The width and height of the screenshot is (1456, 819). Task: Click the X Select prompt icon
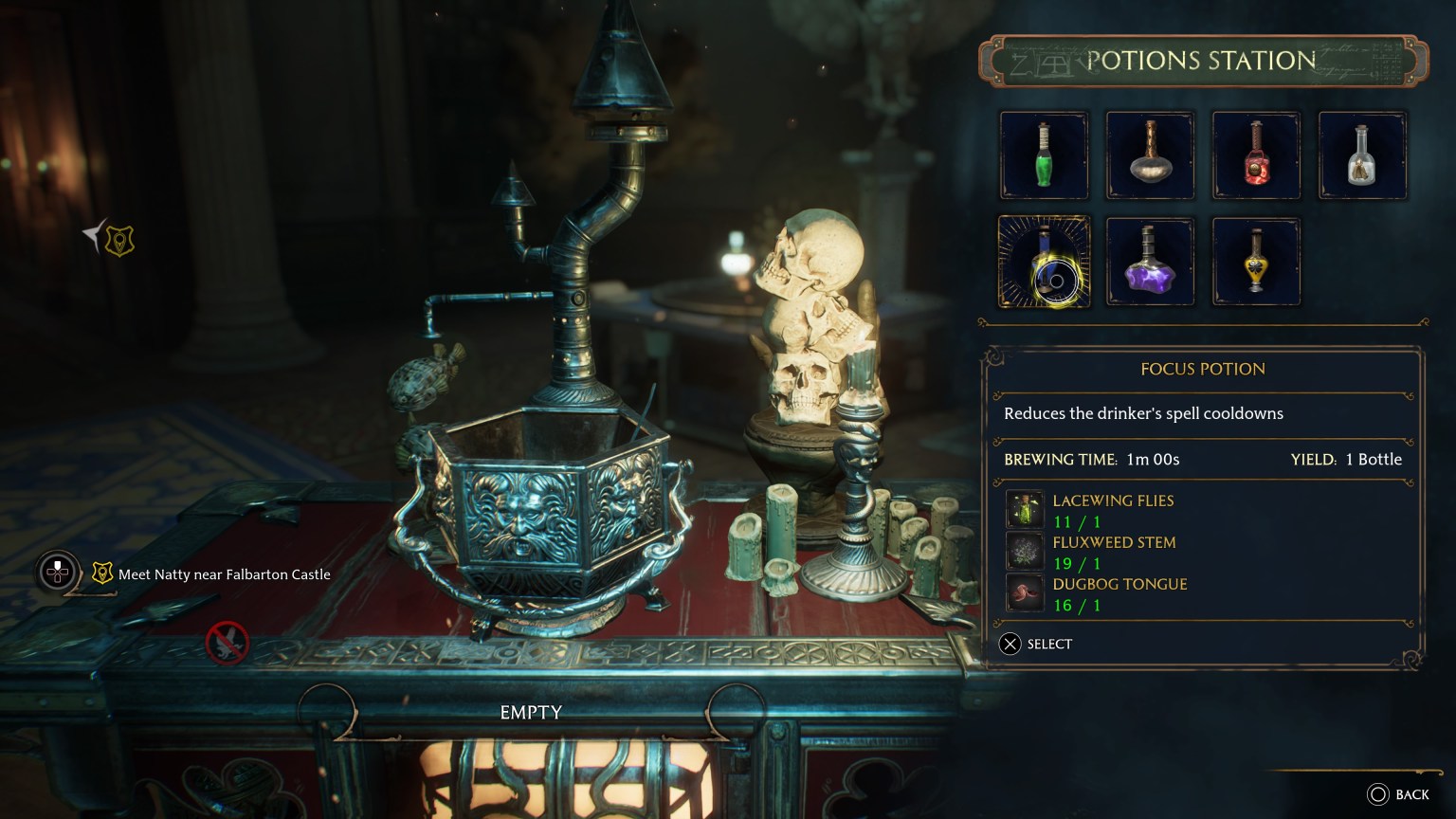[1010, 644]
